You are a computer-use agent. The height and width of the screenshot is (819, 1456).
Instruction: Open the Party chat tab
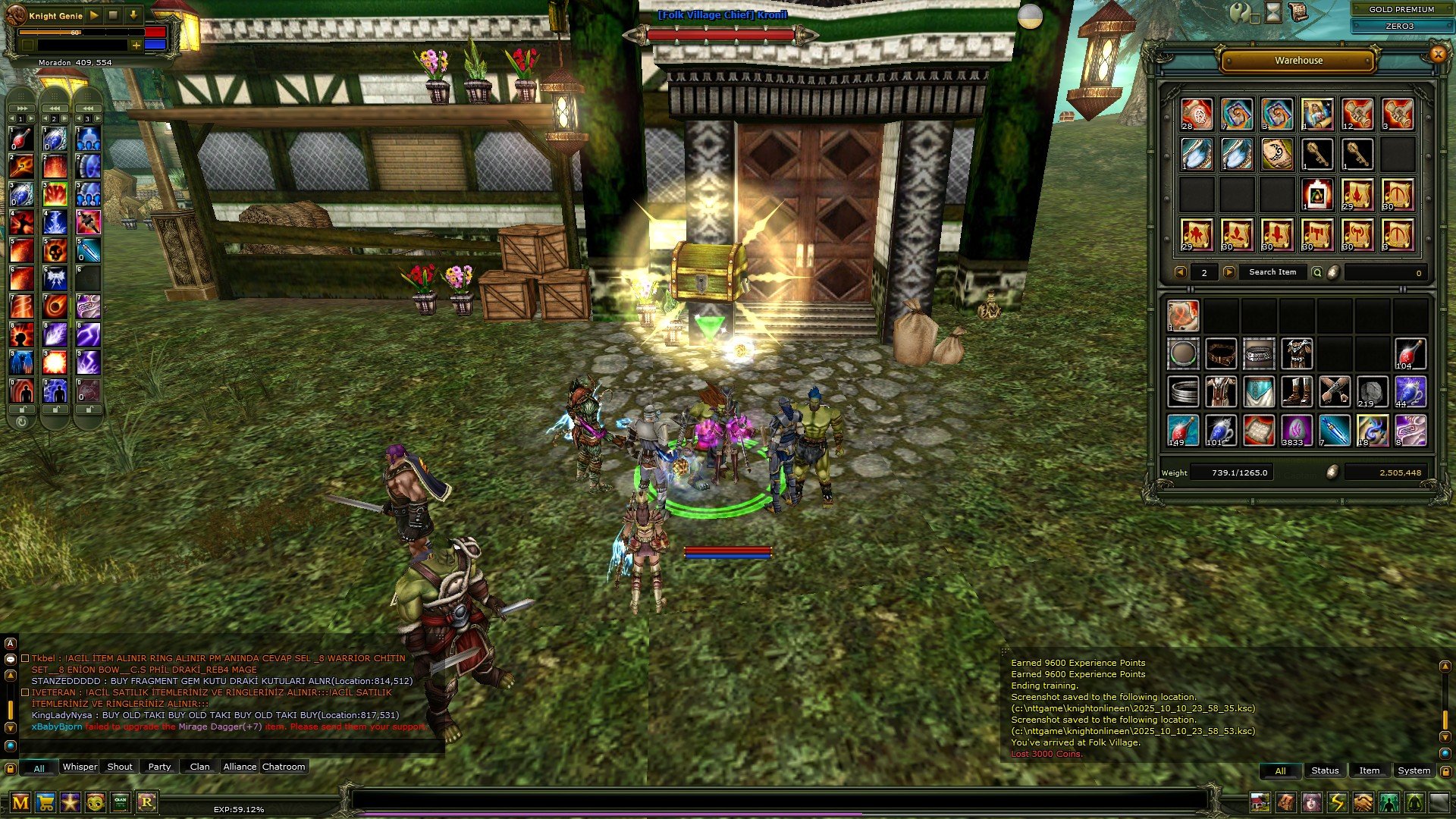[x=159, y=767]
